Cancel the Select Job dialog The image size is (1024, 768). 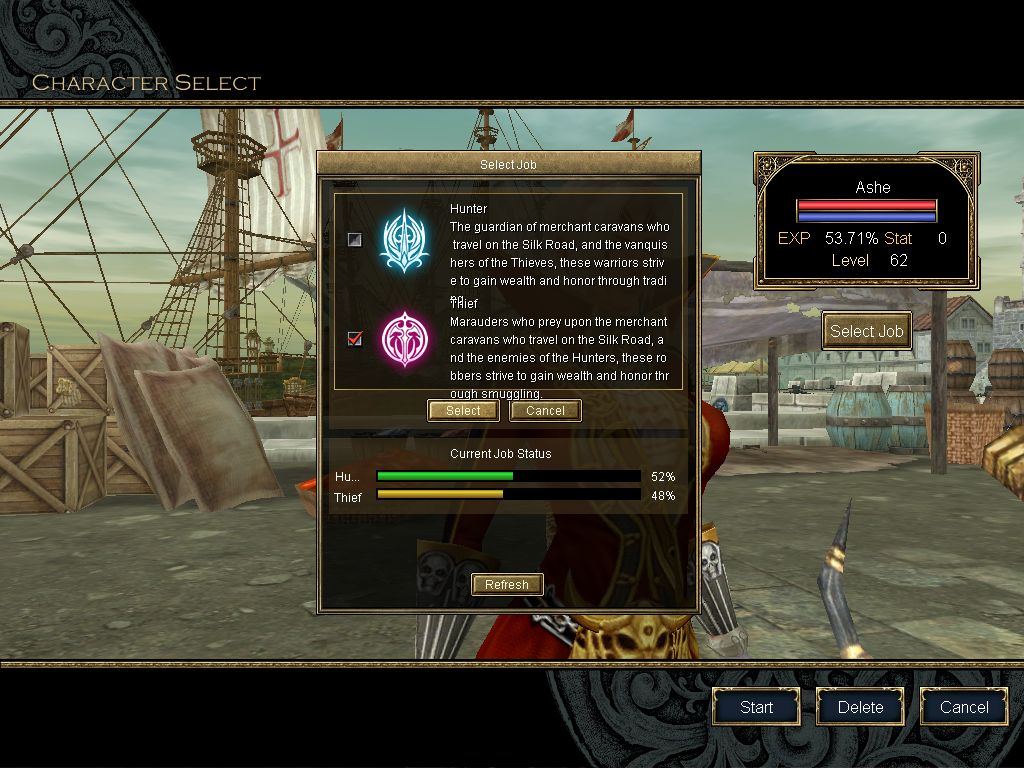click(x=545, y=411)
